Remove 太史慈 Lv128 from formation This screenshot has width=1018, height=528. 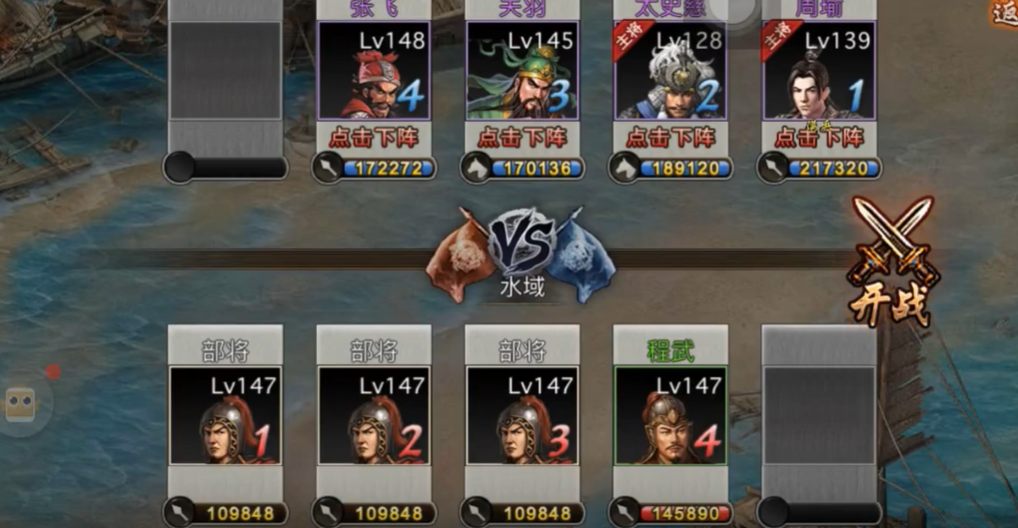(671, 136)
